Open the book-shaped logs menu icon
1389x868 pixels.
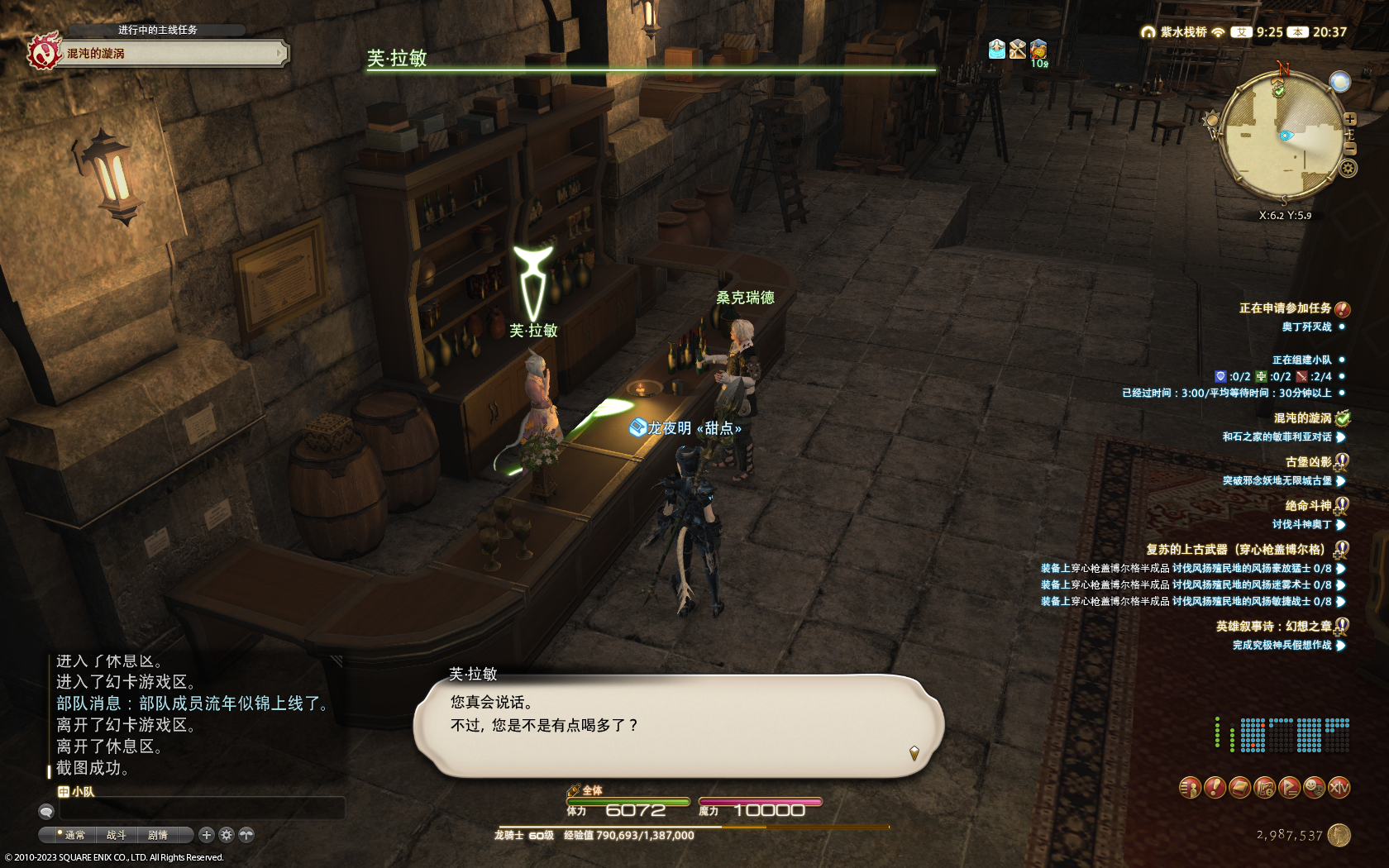(1239, 788)
